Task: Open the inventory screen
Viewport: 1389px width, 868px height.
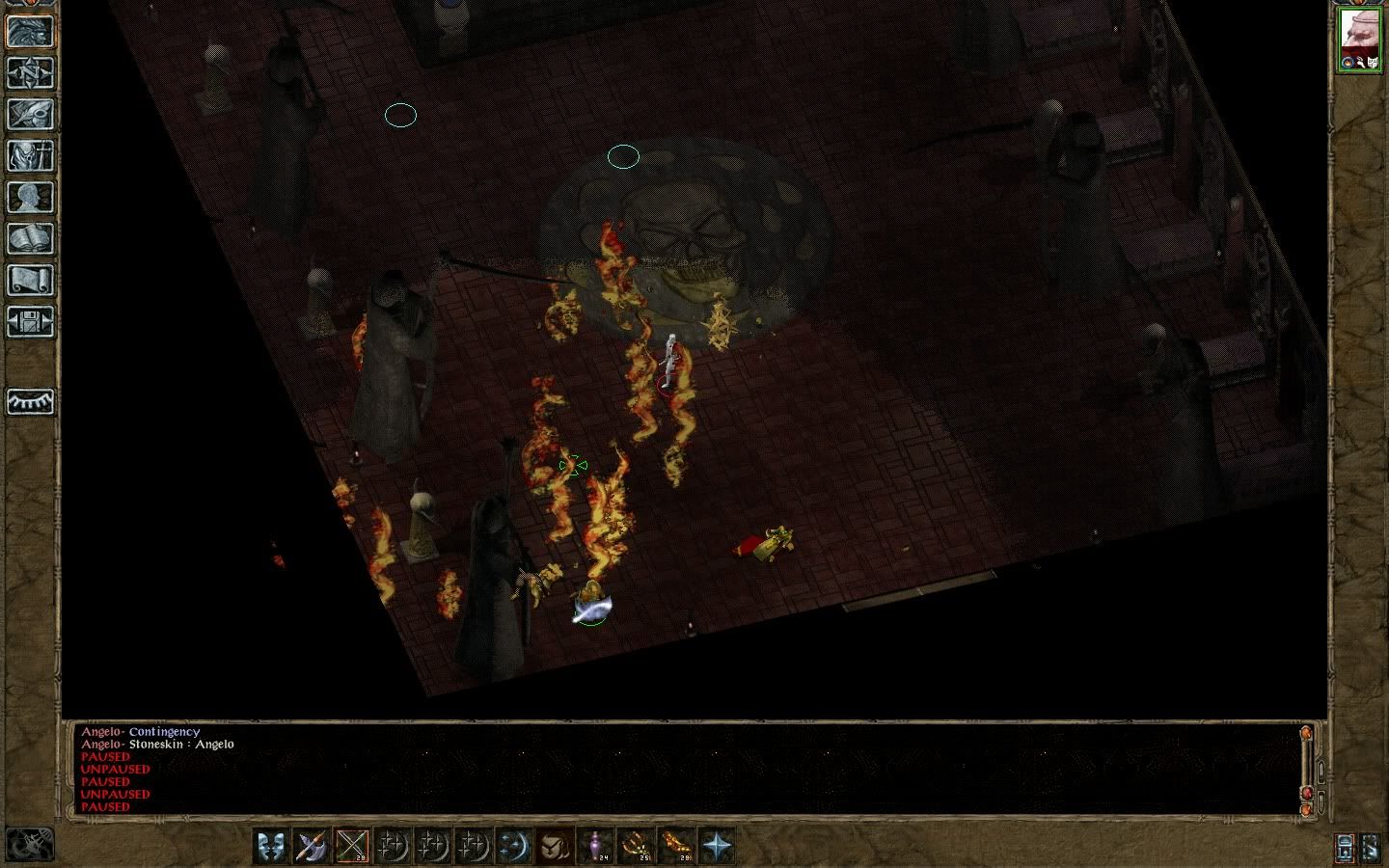Action: (30, 155)
